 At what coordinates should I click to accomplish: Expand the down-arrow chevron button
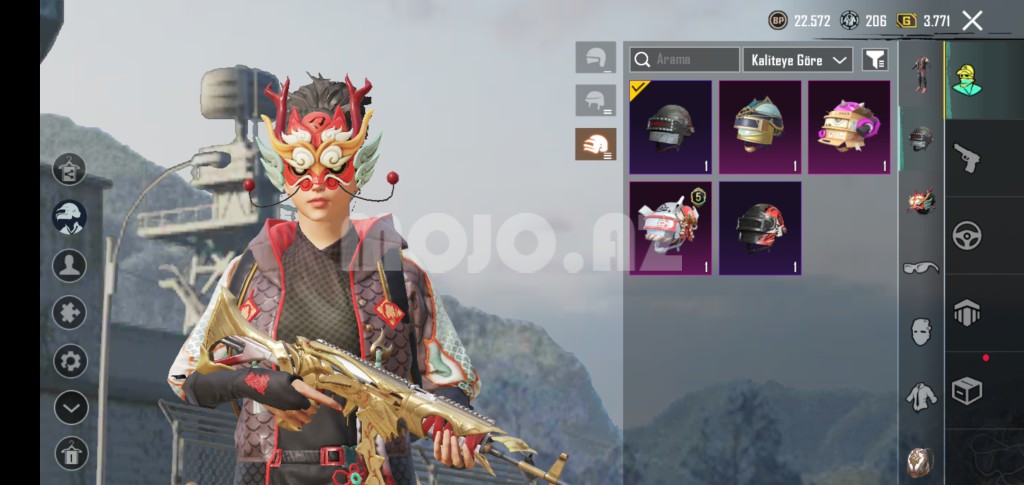pos(70,407)
